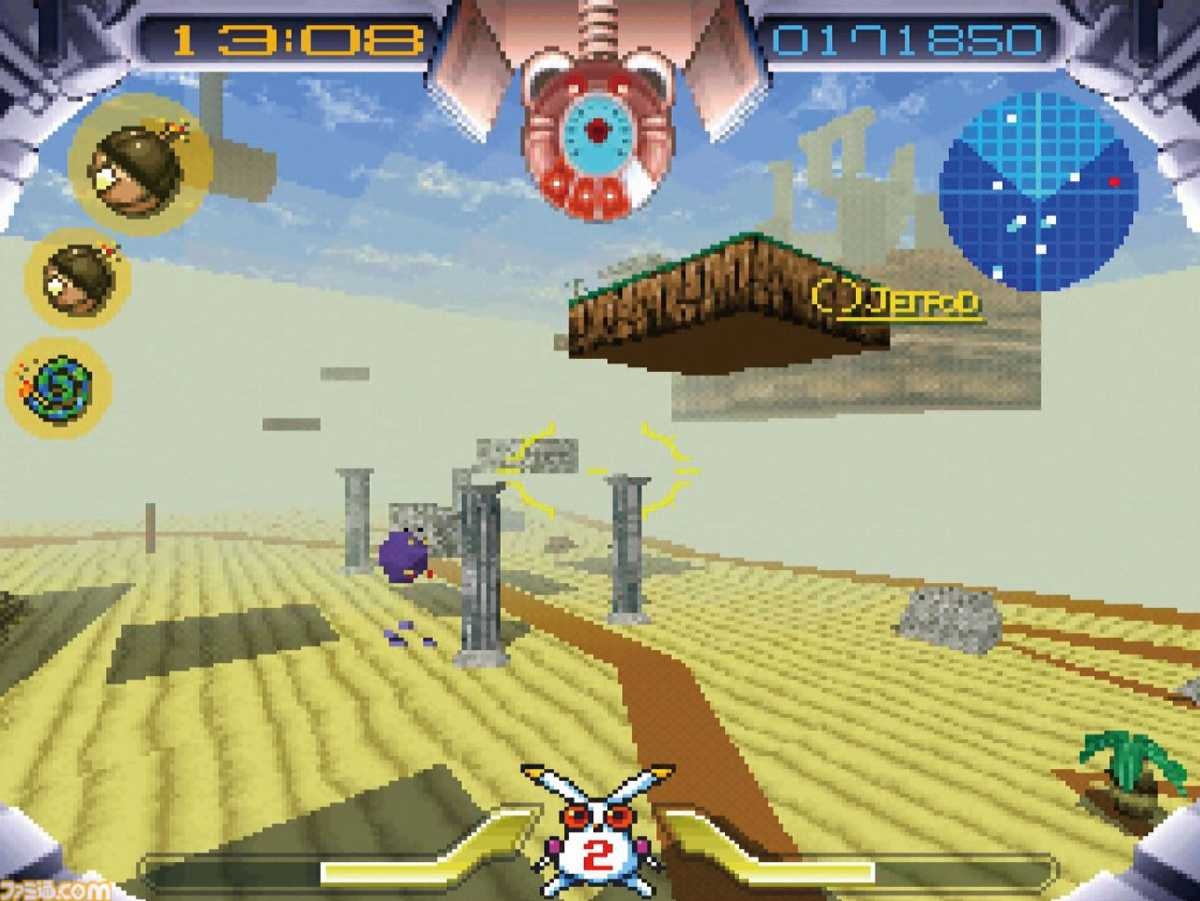Select the larger bomb item icon
The width and height of the screenshot is (1200, 901).
(139, 167)
